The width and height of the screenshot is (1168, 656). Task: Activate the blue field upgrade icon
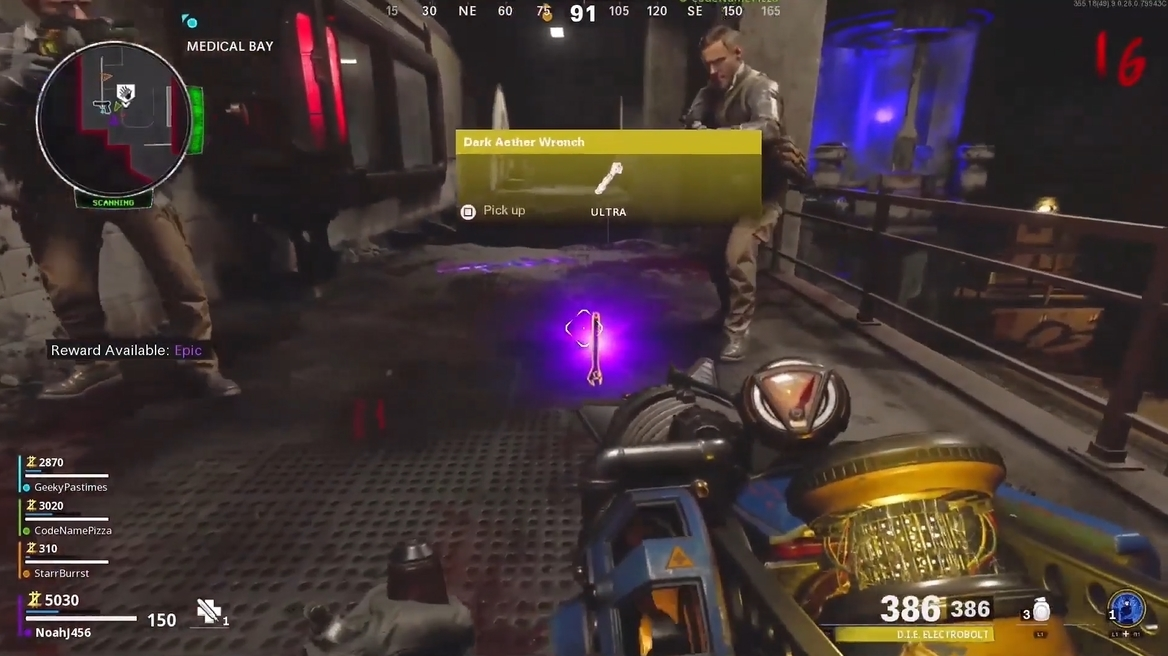(1126, 609)
